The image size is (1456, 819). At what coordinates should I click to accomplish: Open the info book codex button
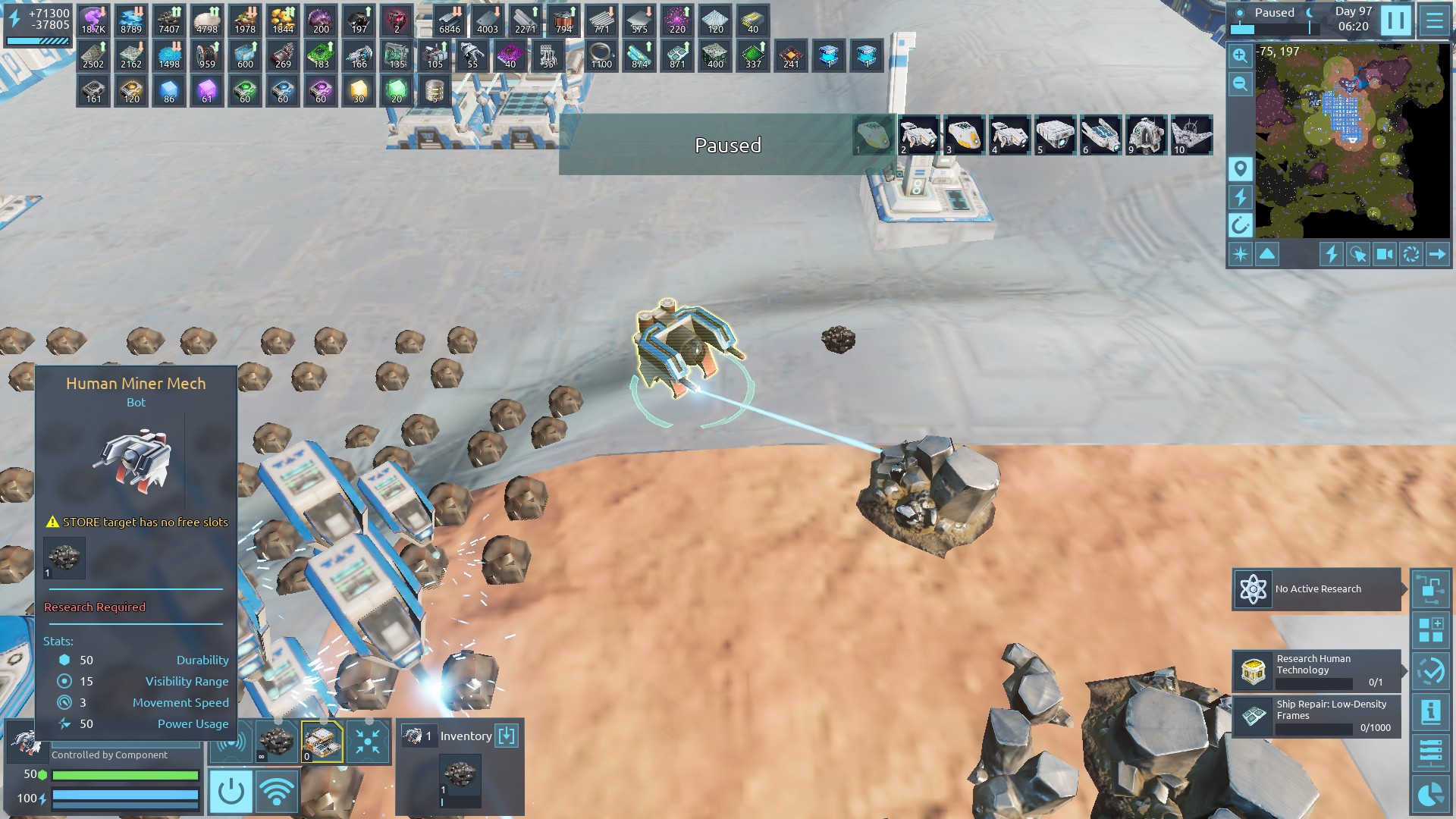point(1430,711)
